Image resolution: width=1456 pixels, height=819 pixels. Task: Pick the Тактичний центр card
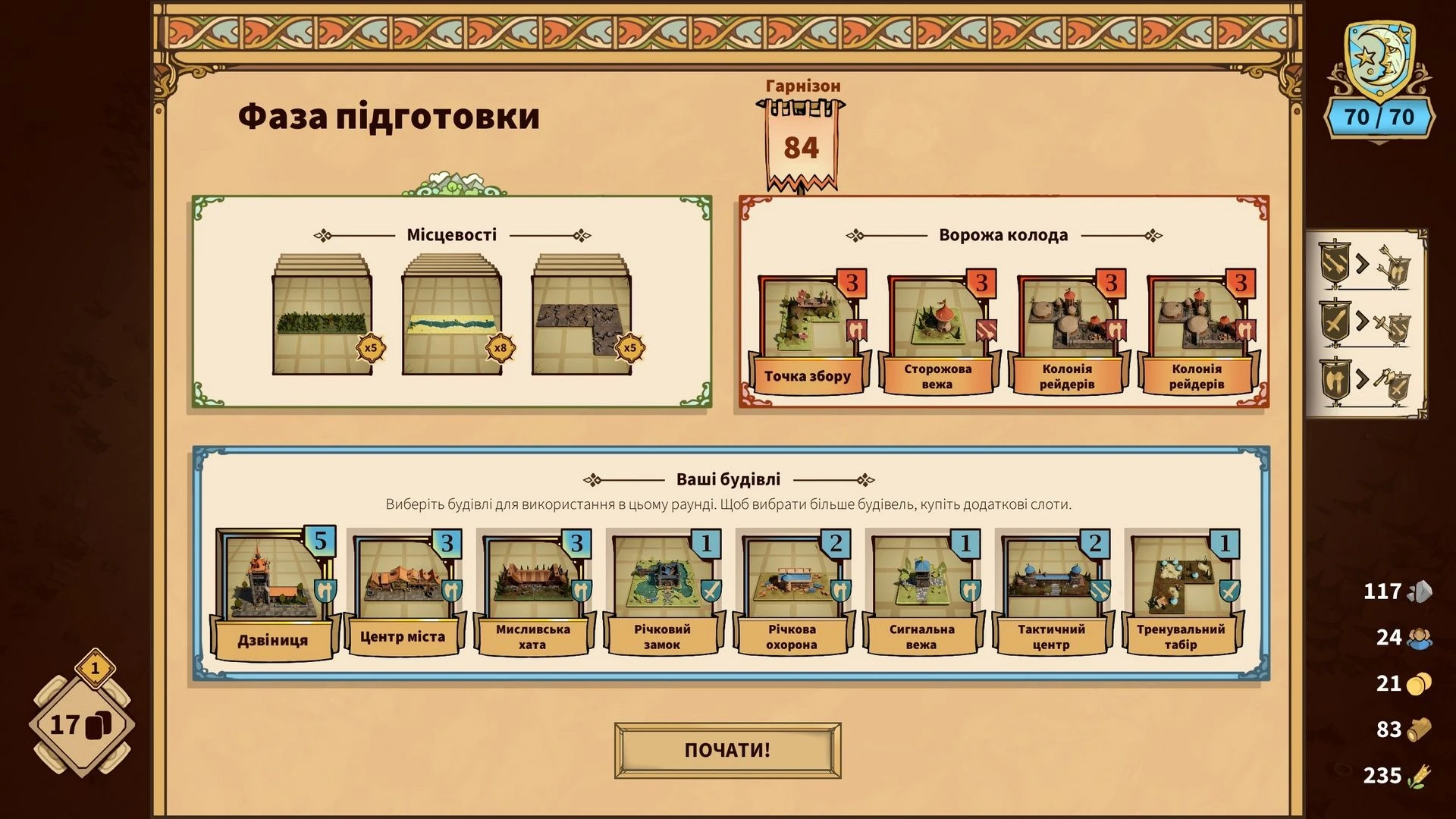coord(1051,593)
